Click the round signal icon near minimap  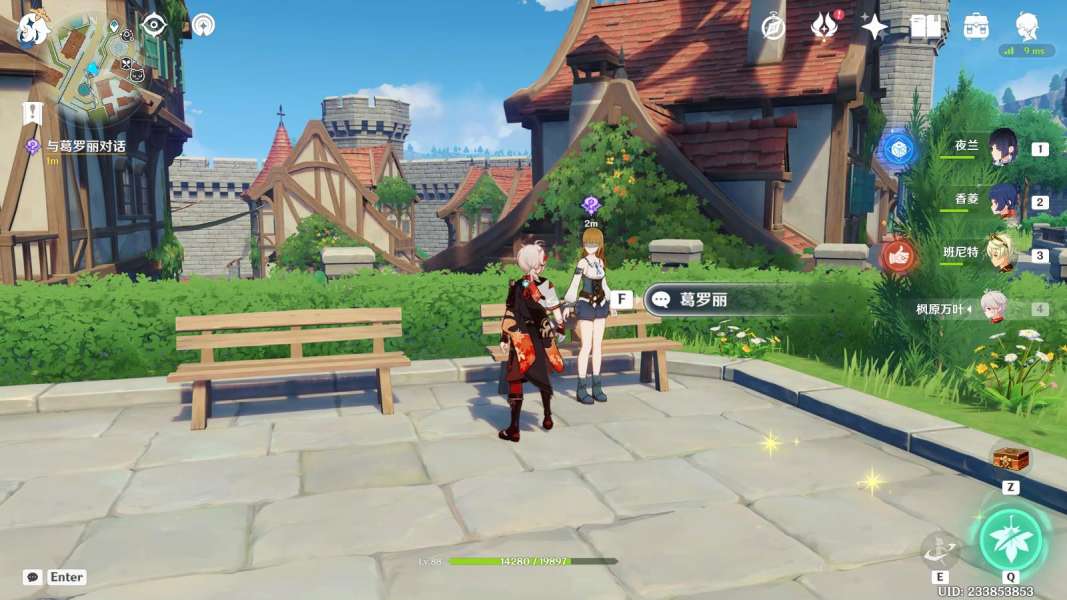[x=203, y=25]
